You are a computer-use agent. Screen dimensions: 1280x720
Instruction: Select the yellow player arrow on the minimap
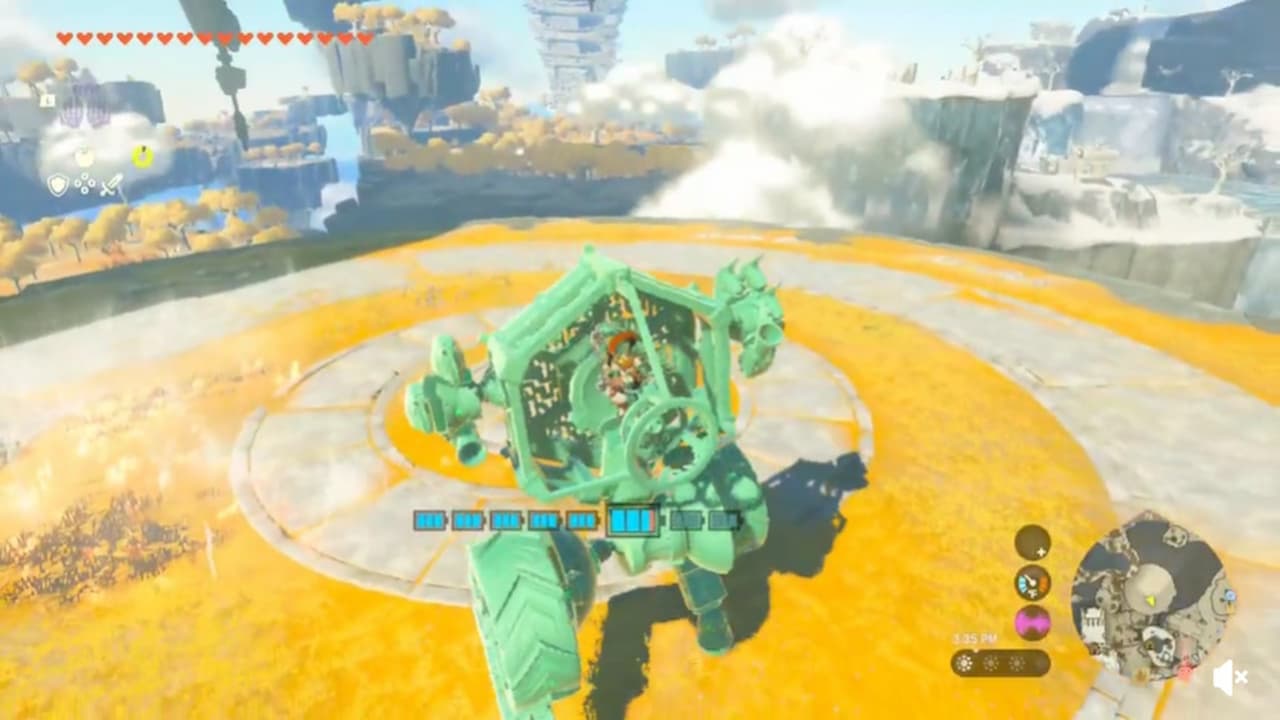pos(1151,600)
